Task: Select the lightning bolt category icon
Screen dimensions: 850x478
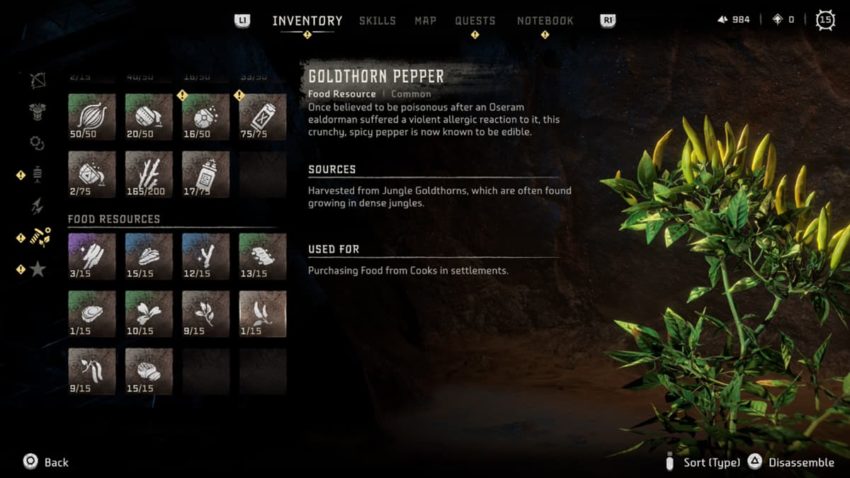Action: pos(38,206)
